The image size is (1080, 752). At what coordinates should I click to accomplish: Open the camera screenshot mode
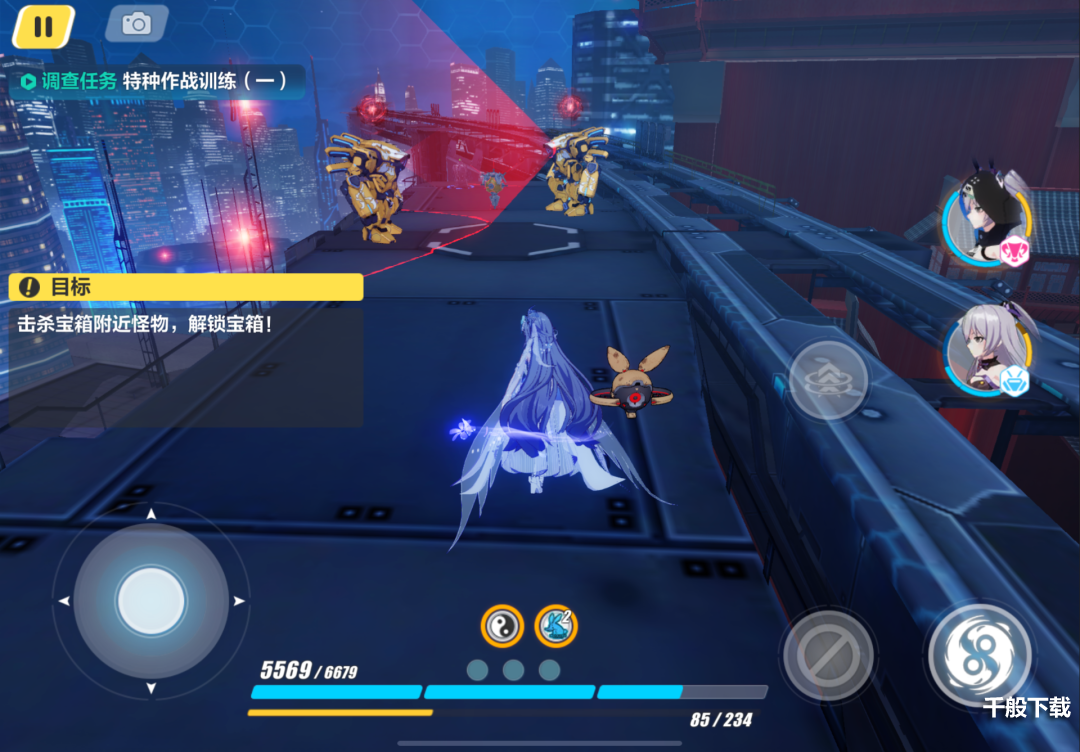coord(137,25)
